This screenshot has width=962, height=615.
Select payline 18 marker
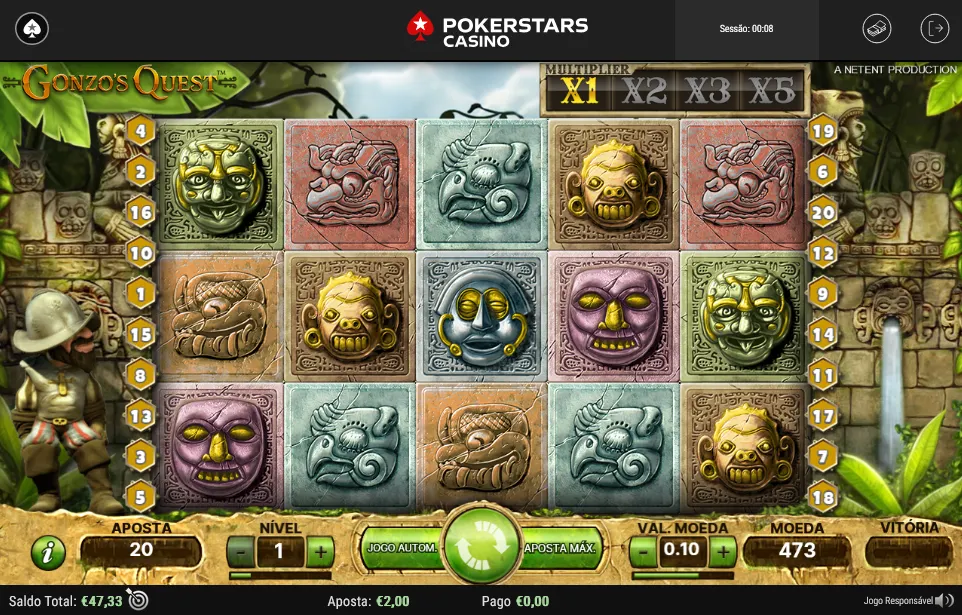[x=822, y=496]
